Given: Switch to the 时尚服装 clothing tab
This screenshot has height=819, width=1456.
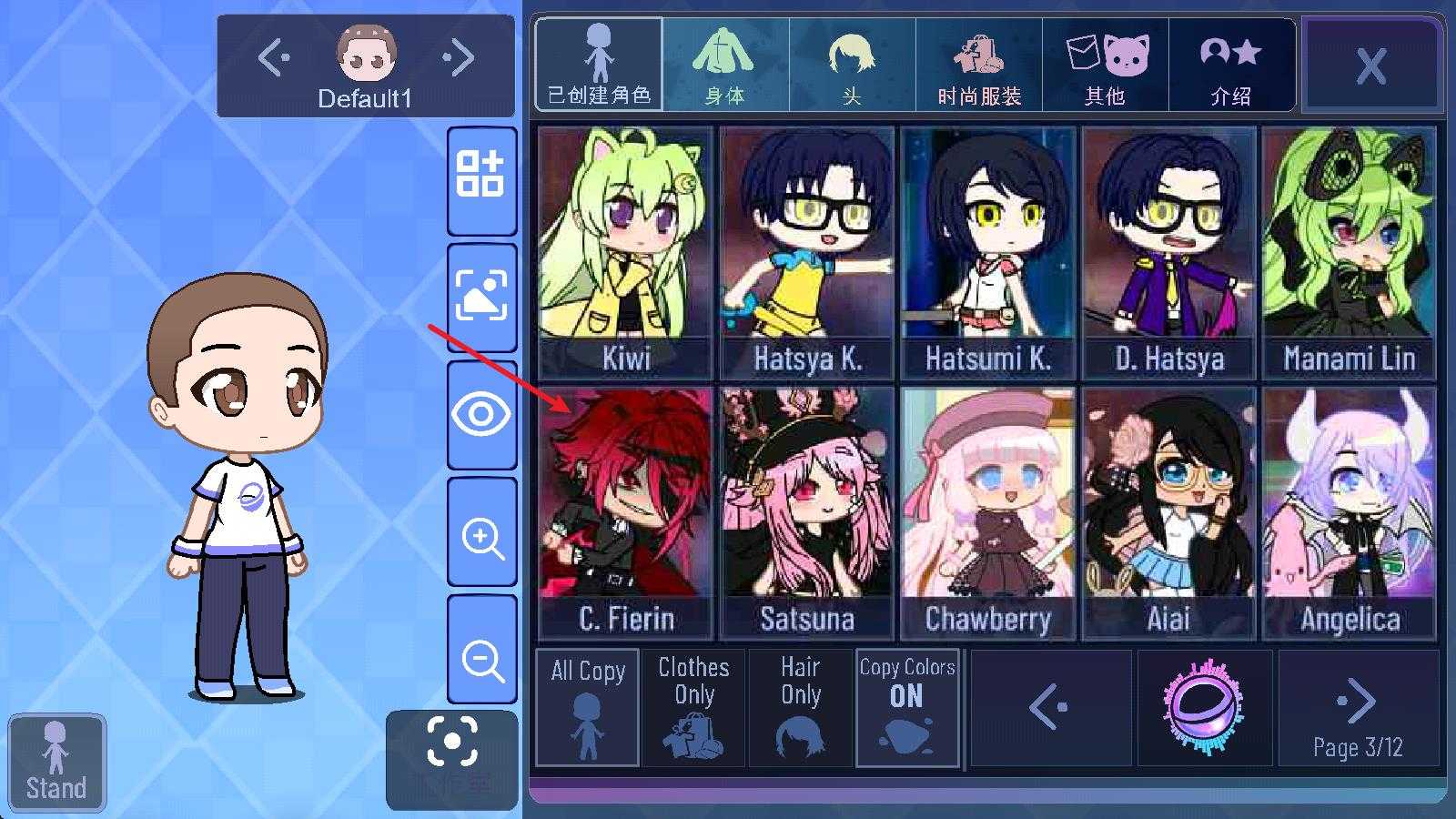Looking at the screenshot, I should [x=978, y=66].
